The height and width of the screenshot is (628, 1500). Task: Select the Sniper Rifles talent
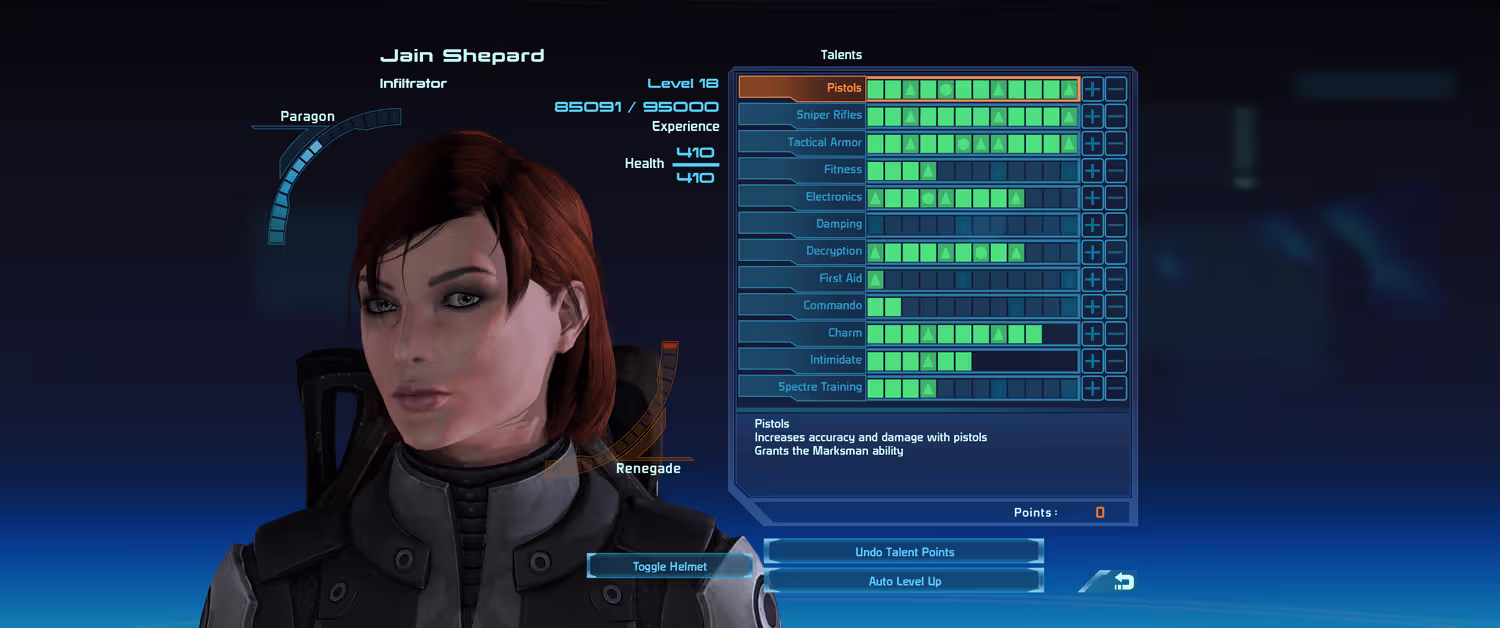click(801, 115)
